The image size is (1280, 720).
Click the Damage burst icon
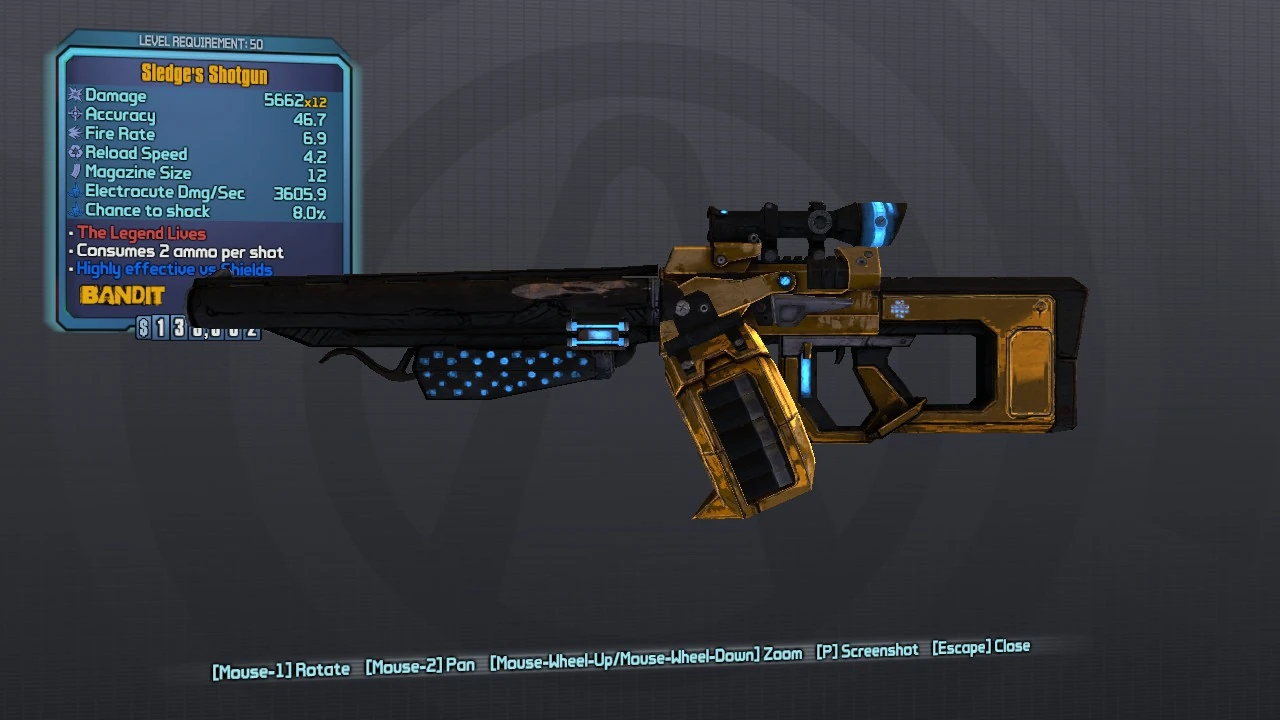[x=73, y=96]
